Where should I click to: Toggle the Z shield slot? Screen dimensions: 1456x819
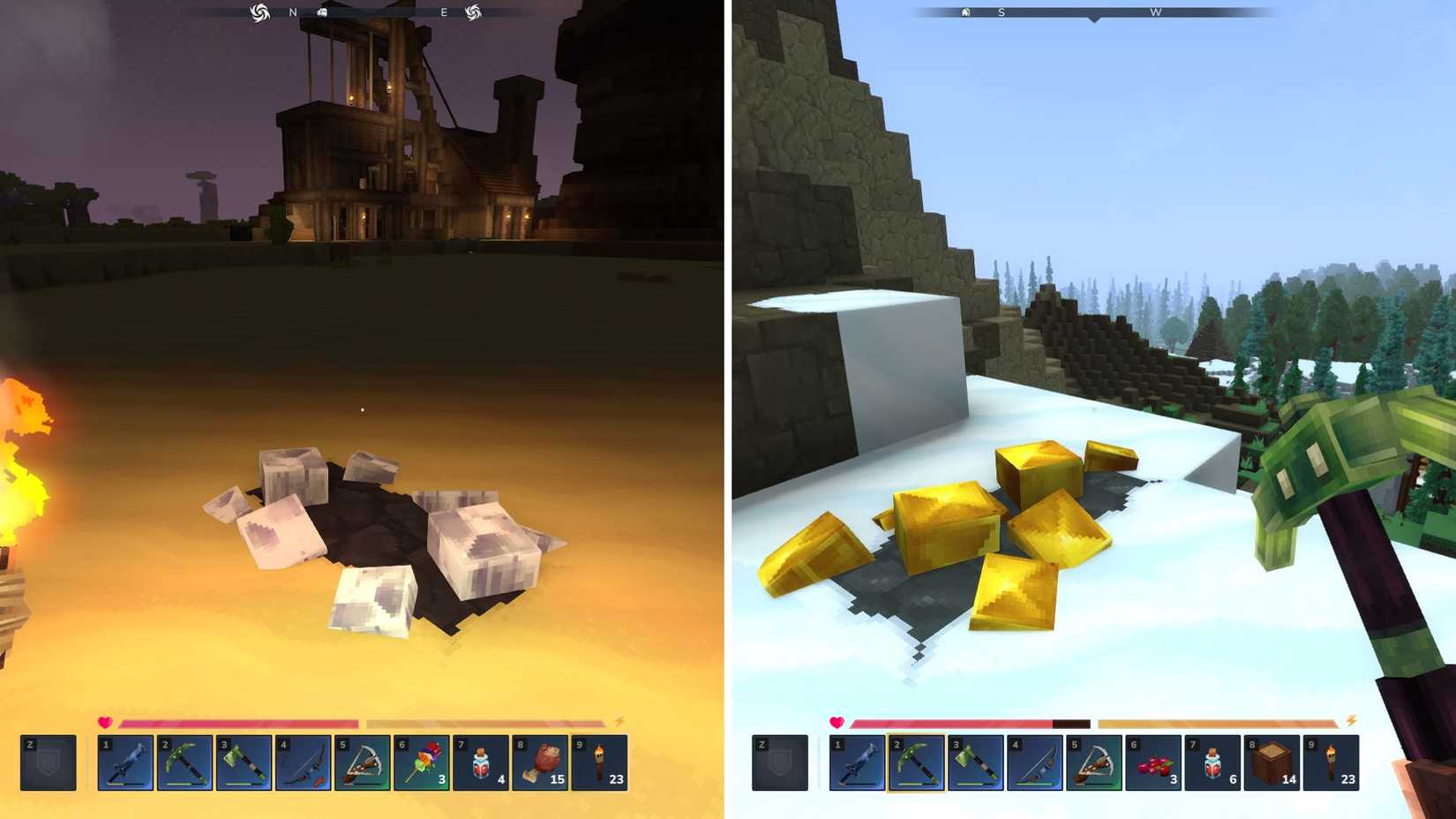click(x=49, y=764)
